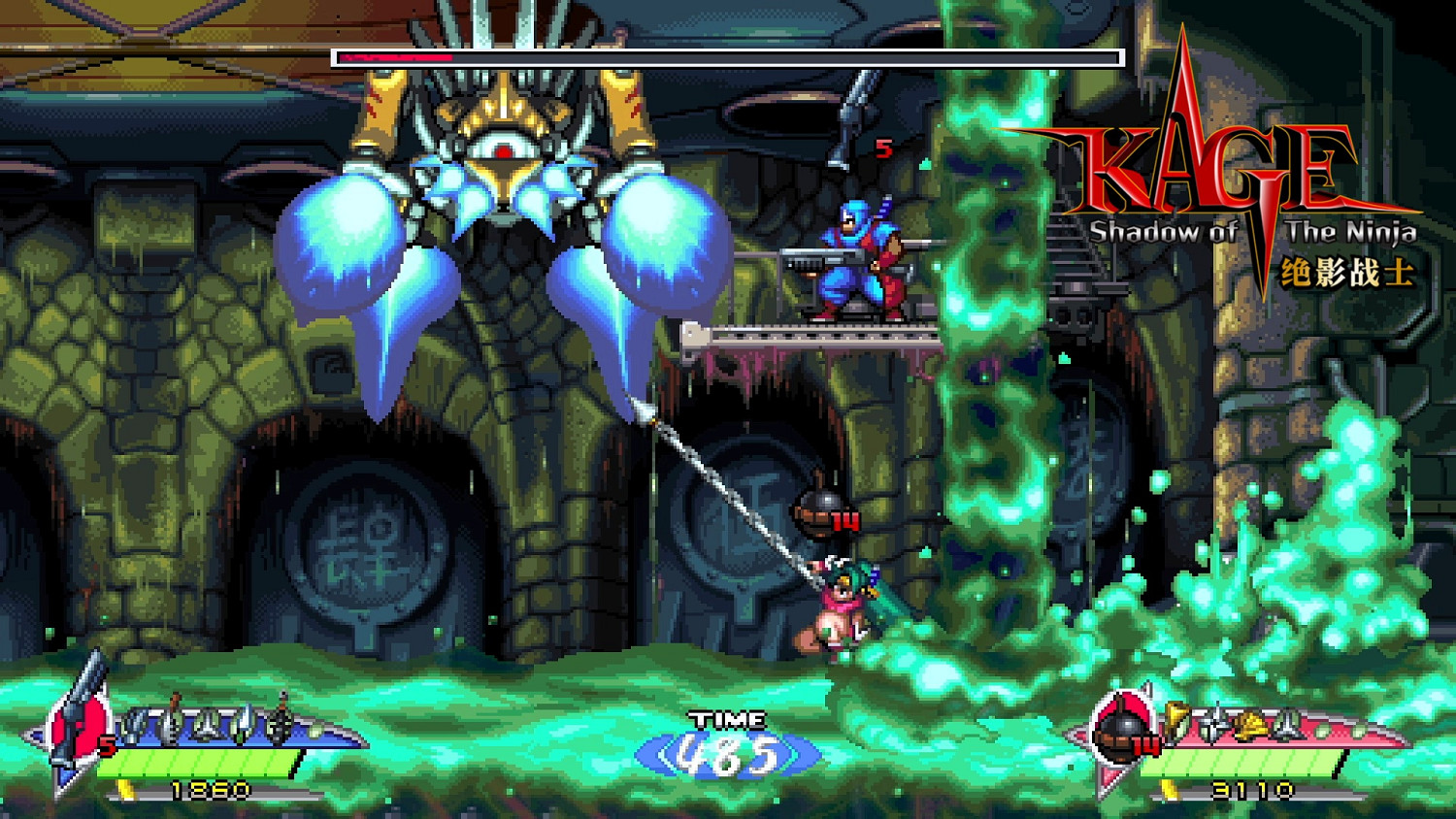Click the boss health bar at top
1456x819 pixels.
click(x=726, y=57)
